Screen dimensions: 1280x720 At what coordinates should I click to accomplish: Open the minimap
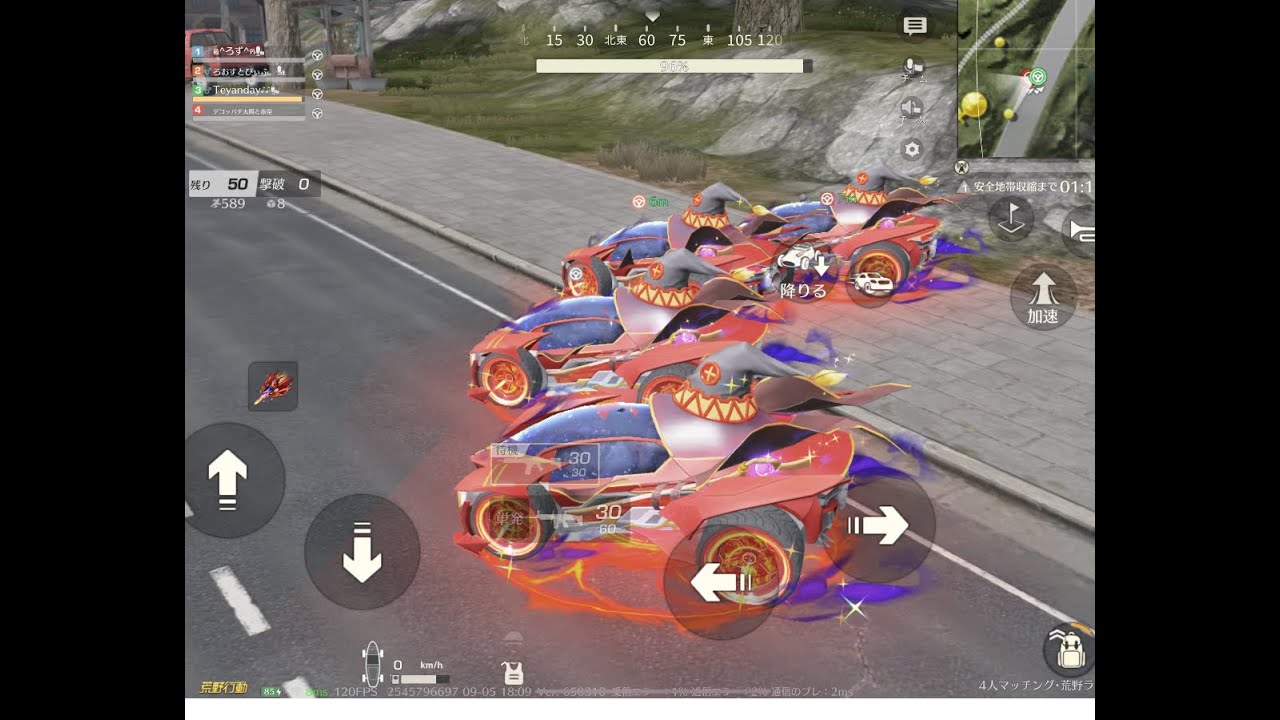(1025, 78)
